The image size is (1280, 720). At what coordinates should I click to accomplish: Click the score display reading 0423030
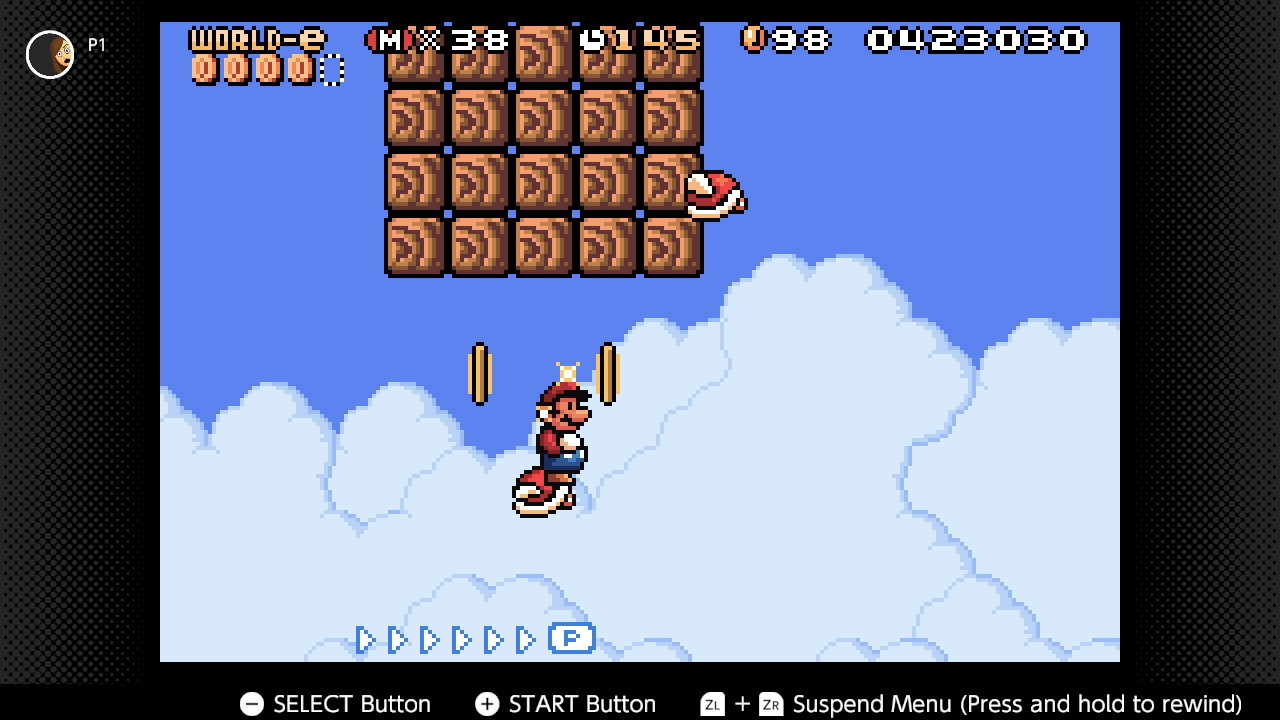coord(975,40)
